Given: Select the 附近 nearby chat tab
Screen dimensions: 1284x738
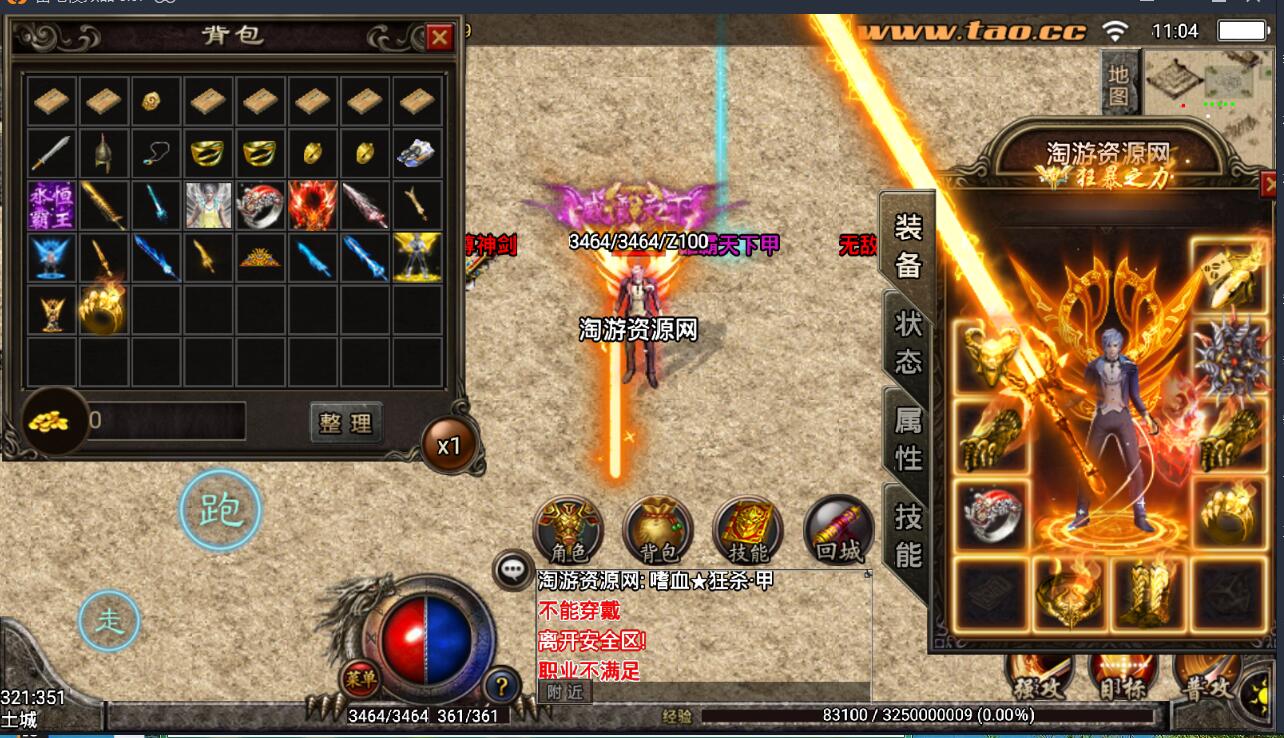Looking at the screenshot, I should (x=565, y=691).
